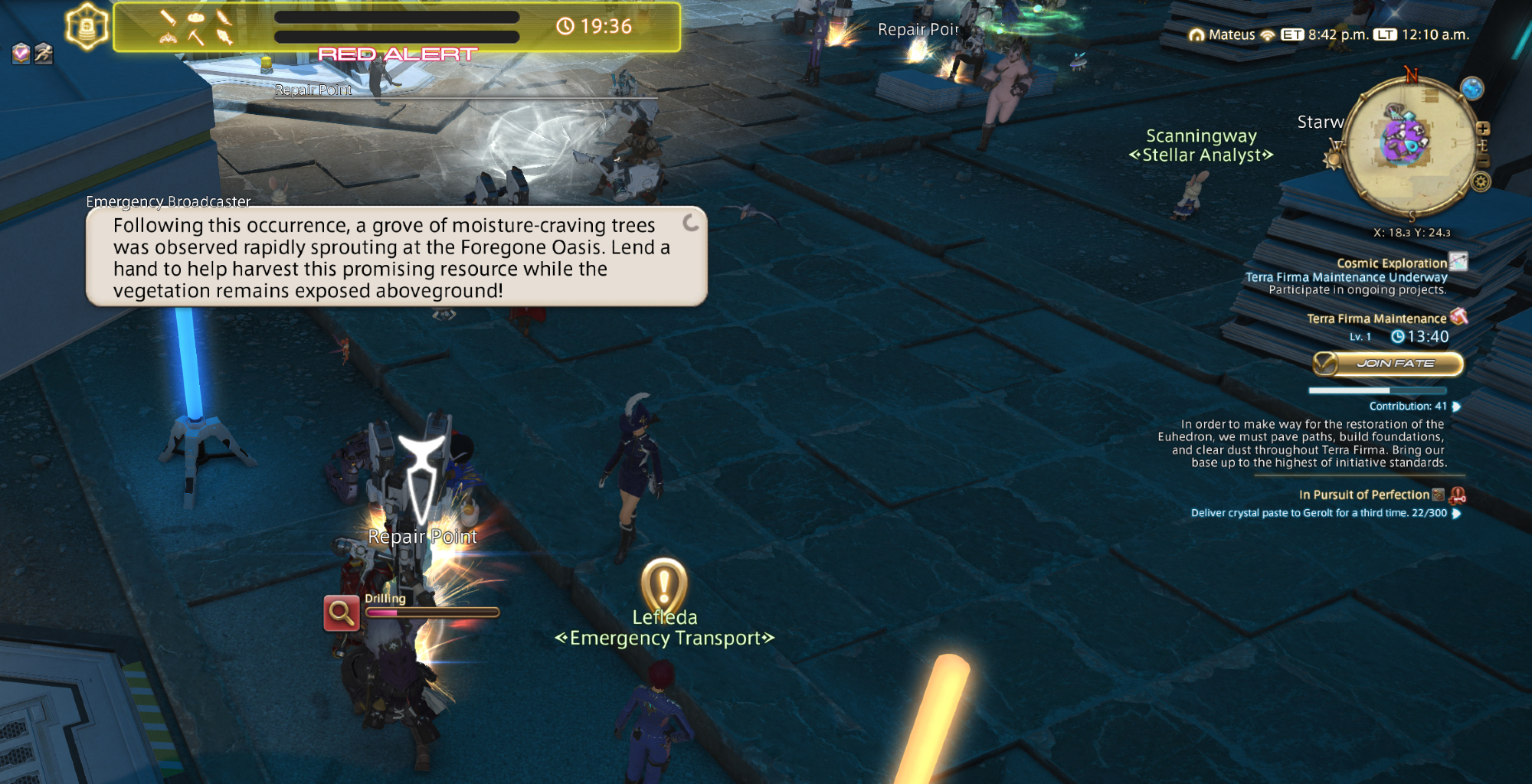This screenshot has width=1532, height=784.
Task: Click the magnifying glass icon by Drilling
Action: pos(341,613)
